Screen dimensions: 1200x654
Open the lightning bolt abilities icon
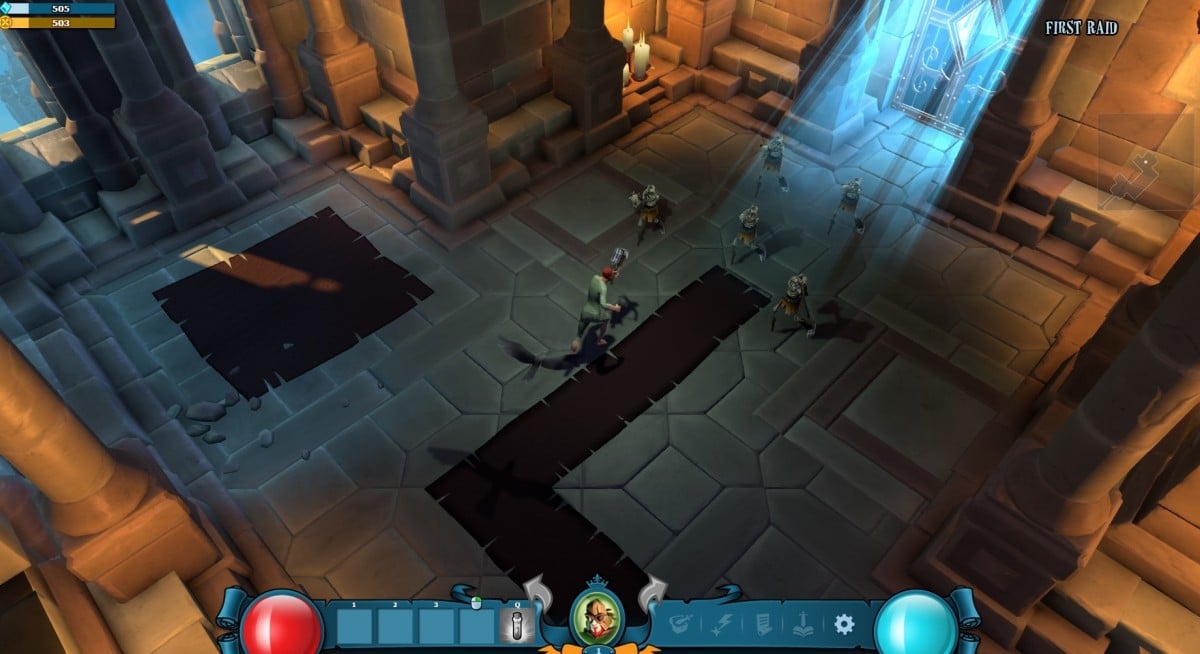pyautogui.click(x=722, y=625)
